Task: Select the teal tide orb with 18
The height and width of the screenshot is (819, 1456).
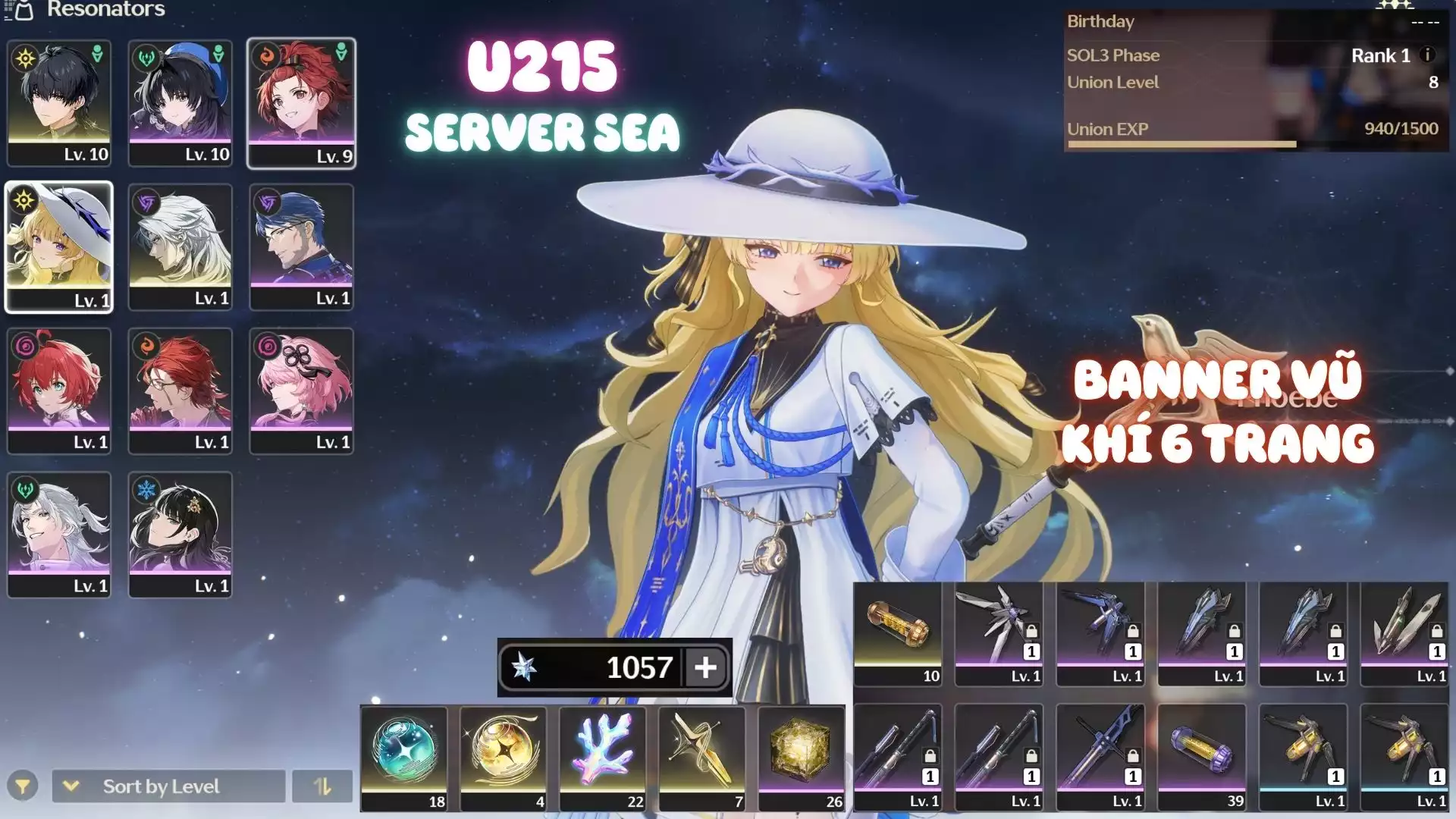Action: point(404,757)
